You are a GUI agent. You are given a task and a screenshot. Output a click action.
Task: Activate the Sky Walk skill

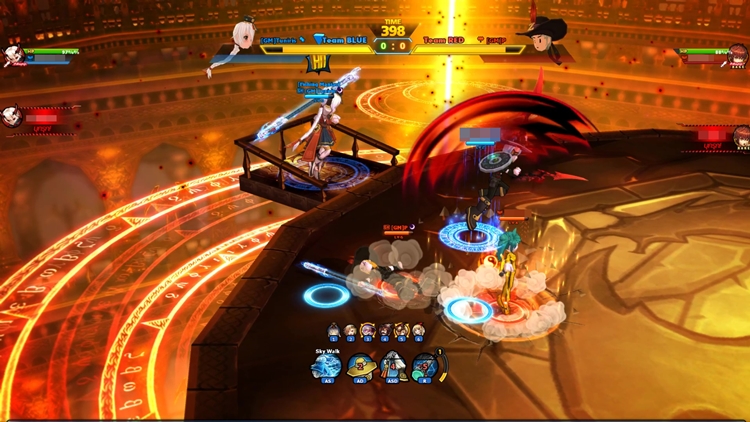point(327,367)
